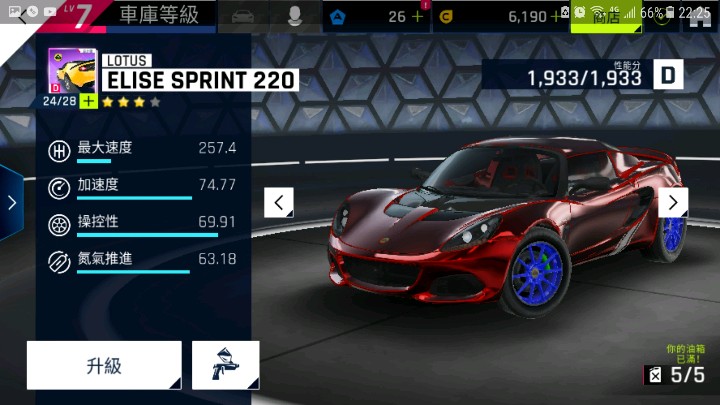Buy more blue tokens
This screenshot has width=720, height=405.
(x=417, y=17)
